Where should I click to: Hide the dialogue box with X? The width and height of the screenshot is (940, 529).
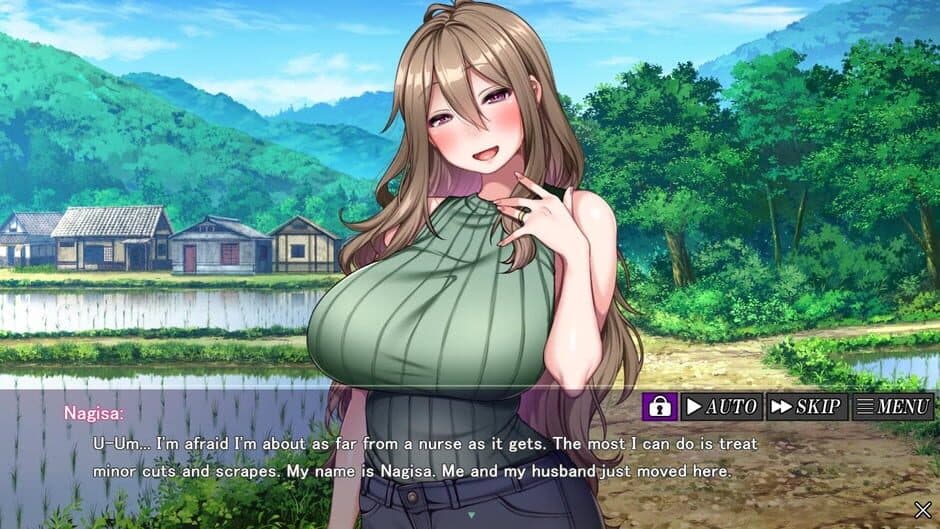pyautogui.click(x=922, y=510)
